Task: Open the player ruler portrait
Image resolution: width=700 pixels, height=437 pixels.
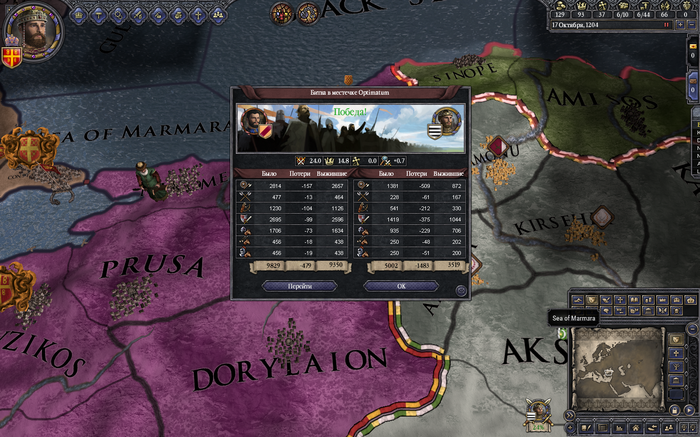Action: pos(35,28)
